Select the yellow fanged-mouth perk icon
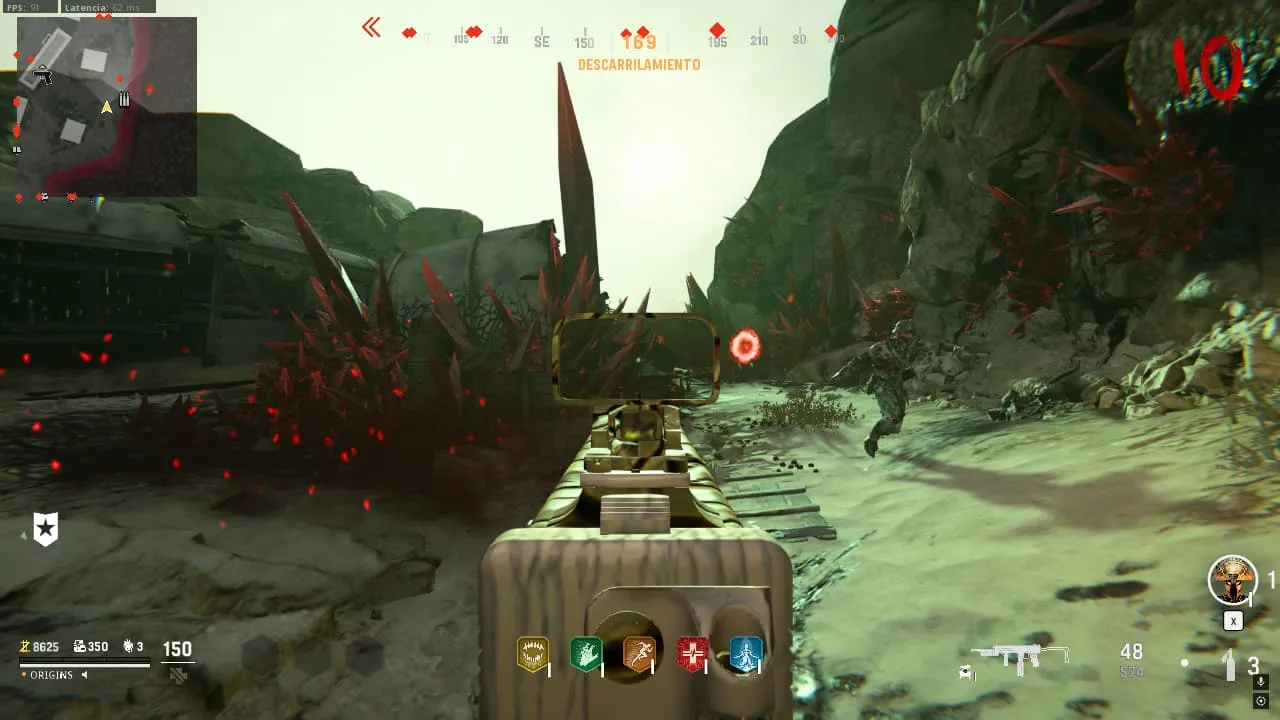Screen dimensions: 1280x720 pyautogui.click(x=532, y=654)
